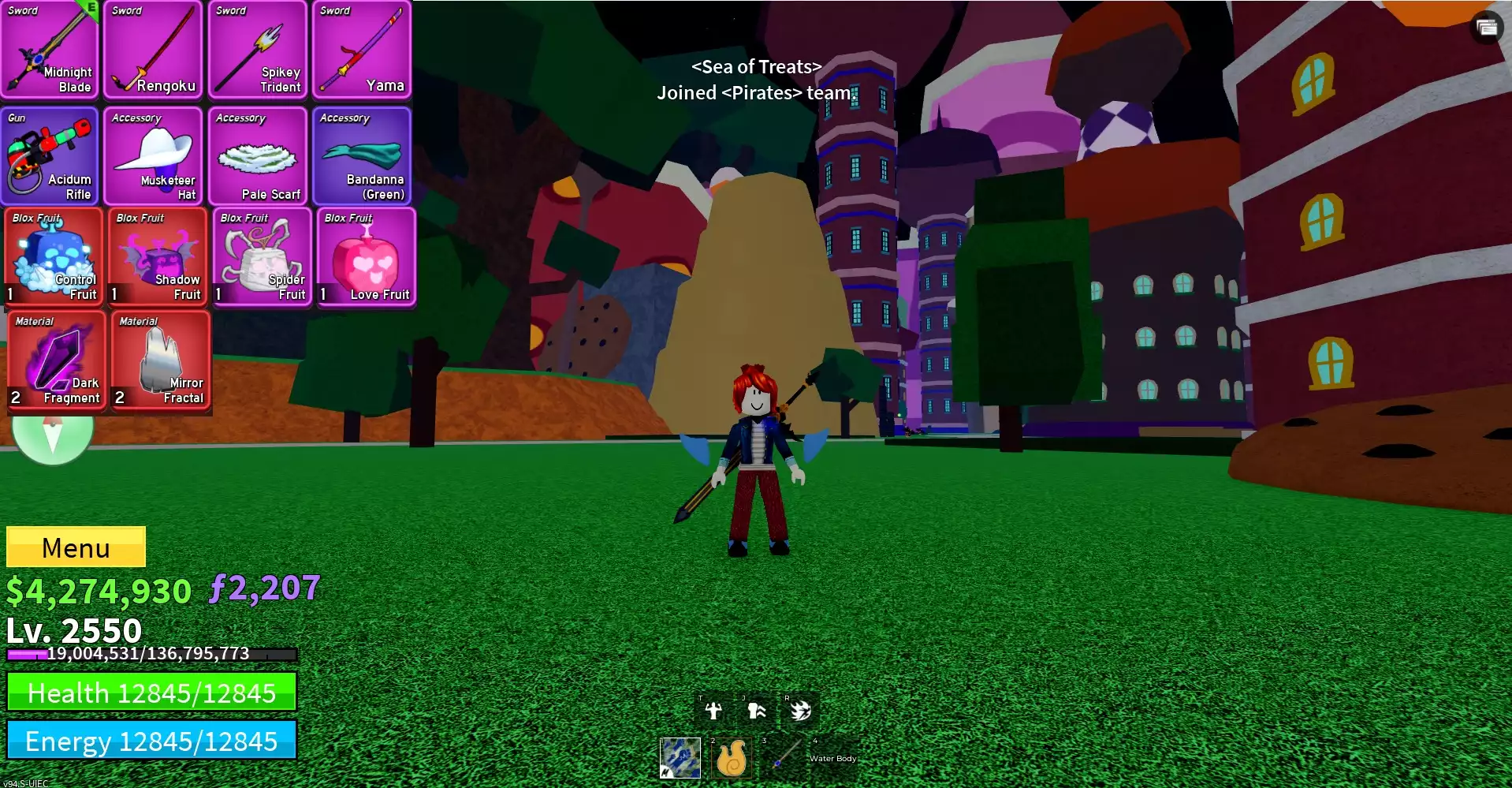Select the Acidum Rifle gun

tap(50, 156)
